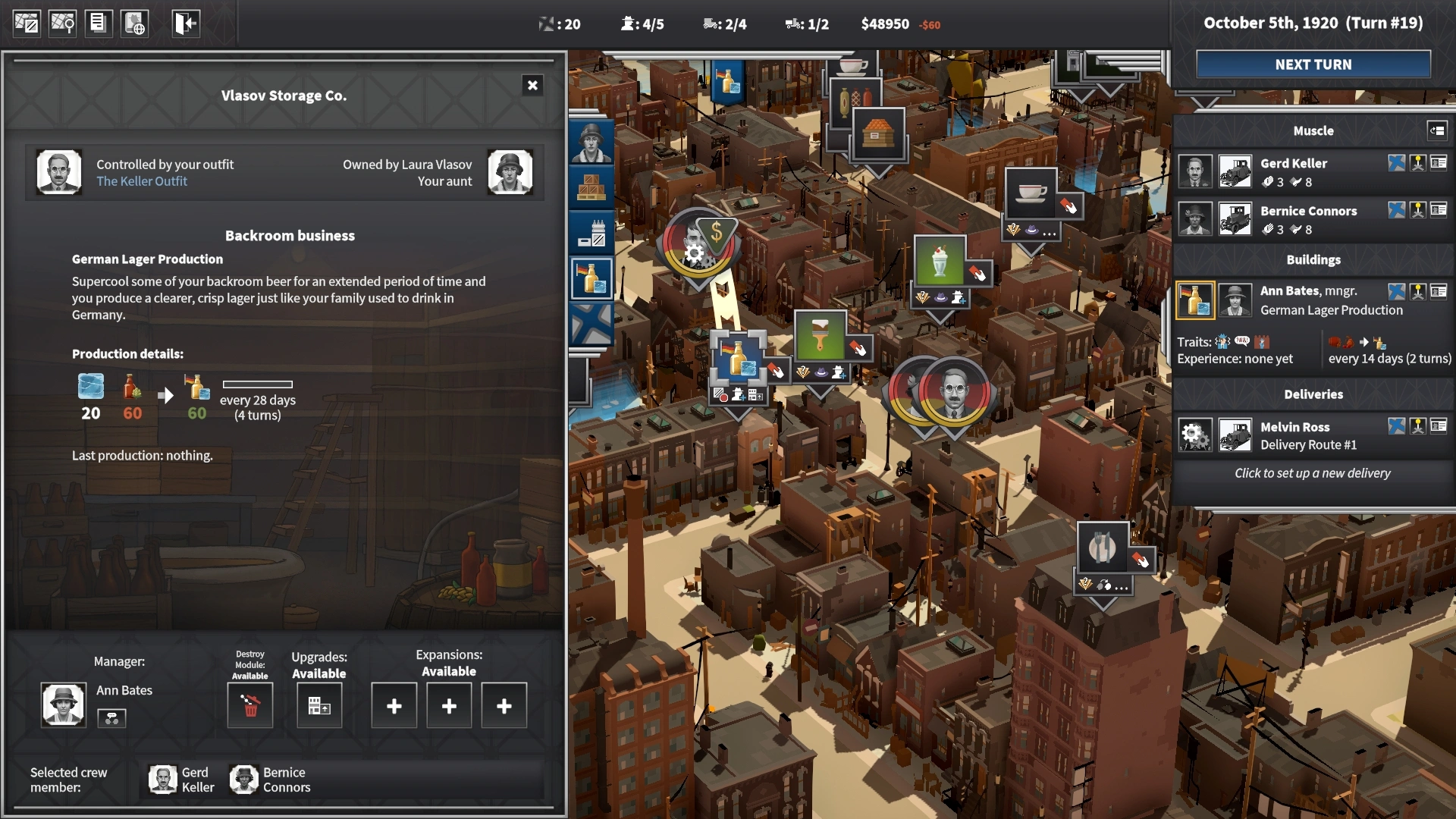The image size is (1456, 819).
Task: Select Bernice Connors in the Muscle list
Action: [1308, 219]
